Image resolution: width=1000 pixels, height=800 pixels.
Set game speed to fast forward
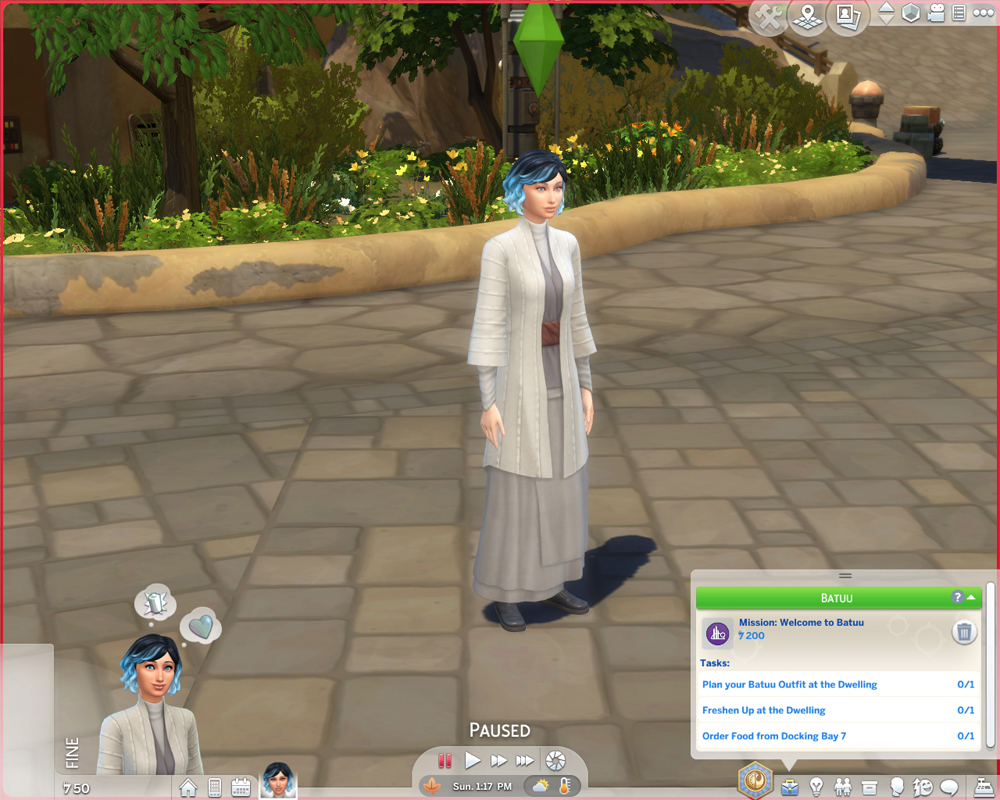pyautogui.click(x=498, y=761)
